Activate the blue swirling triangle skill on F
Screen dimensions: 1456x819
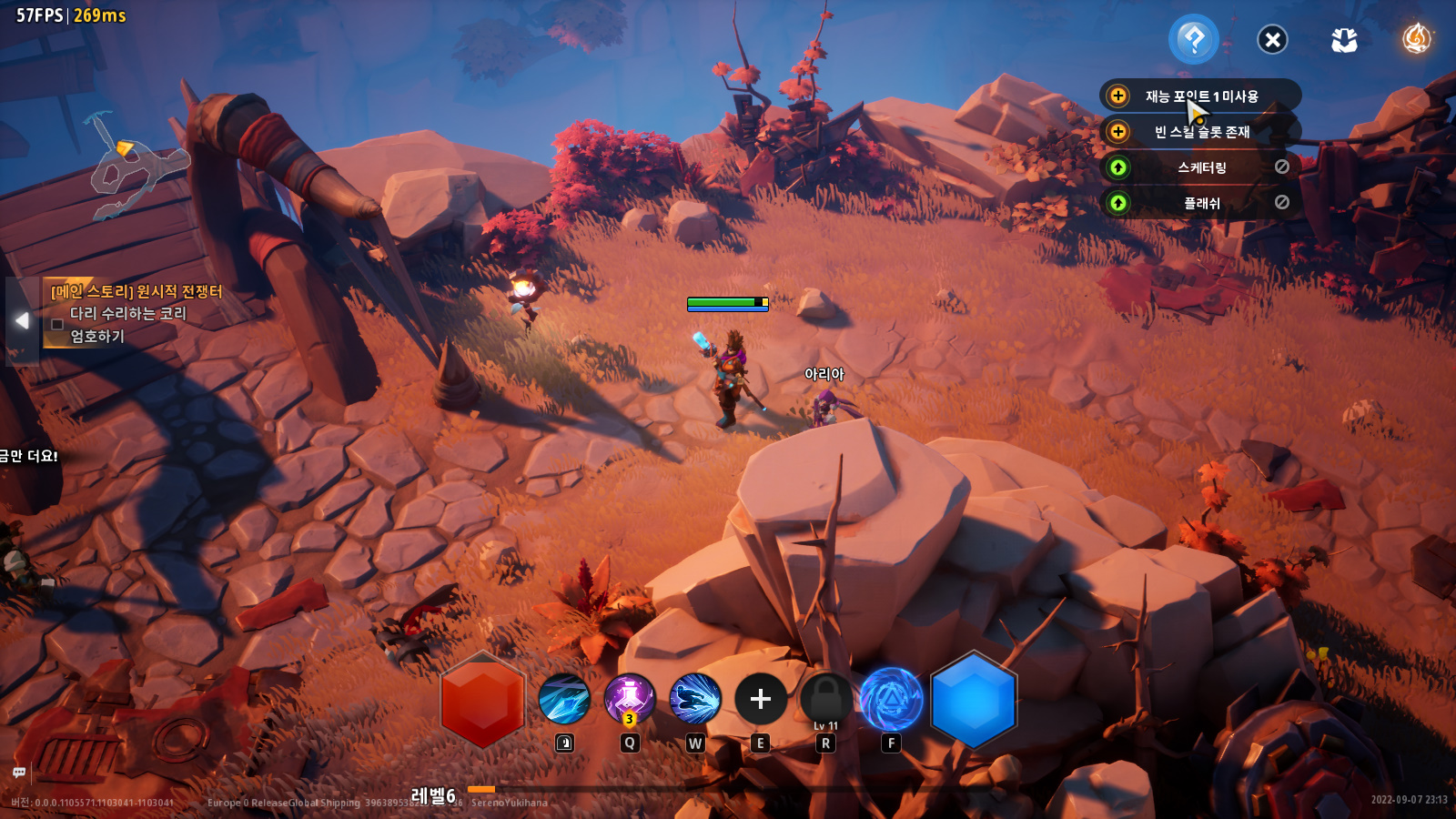pyautogui.click(x=892, y=699)
